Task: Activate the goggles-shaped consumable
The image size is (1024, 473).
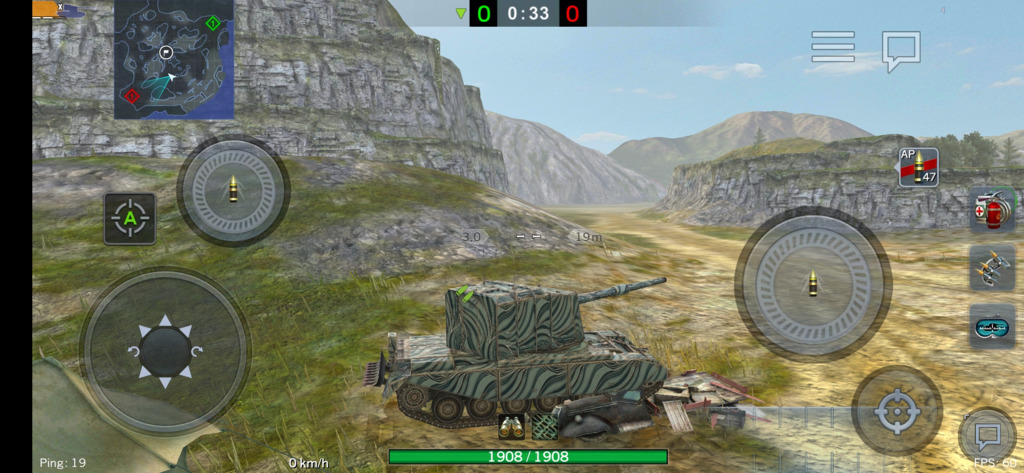Action: pyautogui.click(x=992, y=326)
